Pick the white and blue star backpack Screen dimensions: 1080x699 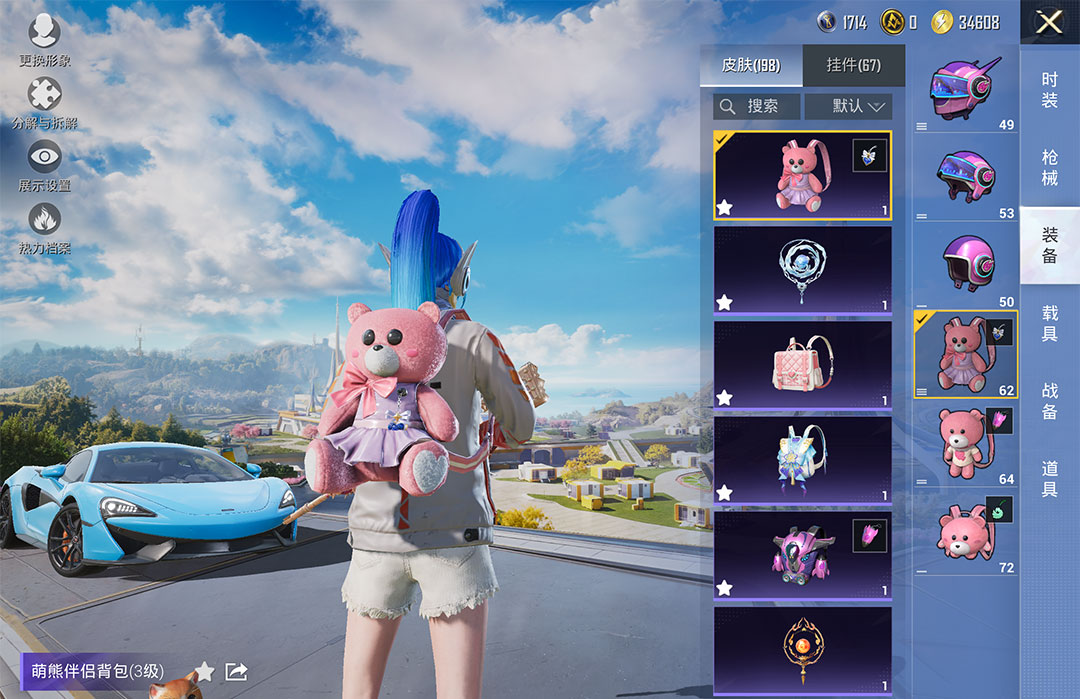pos(802,459)
